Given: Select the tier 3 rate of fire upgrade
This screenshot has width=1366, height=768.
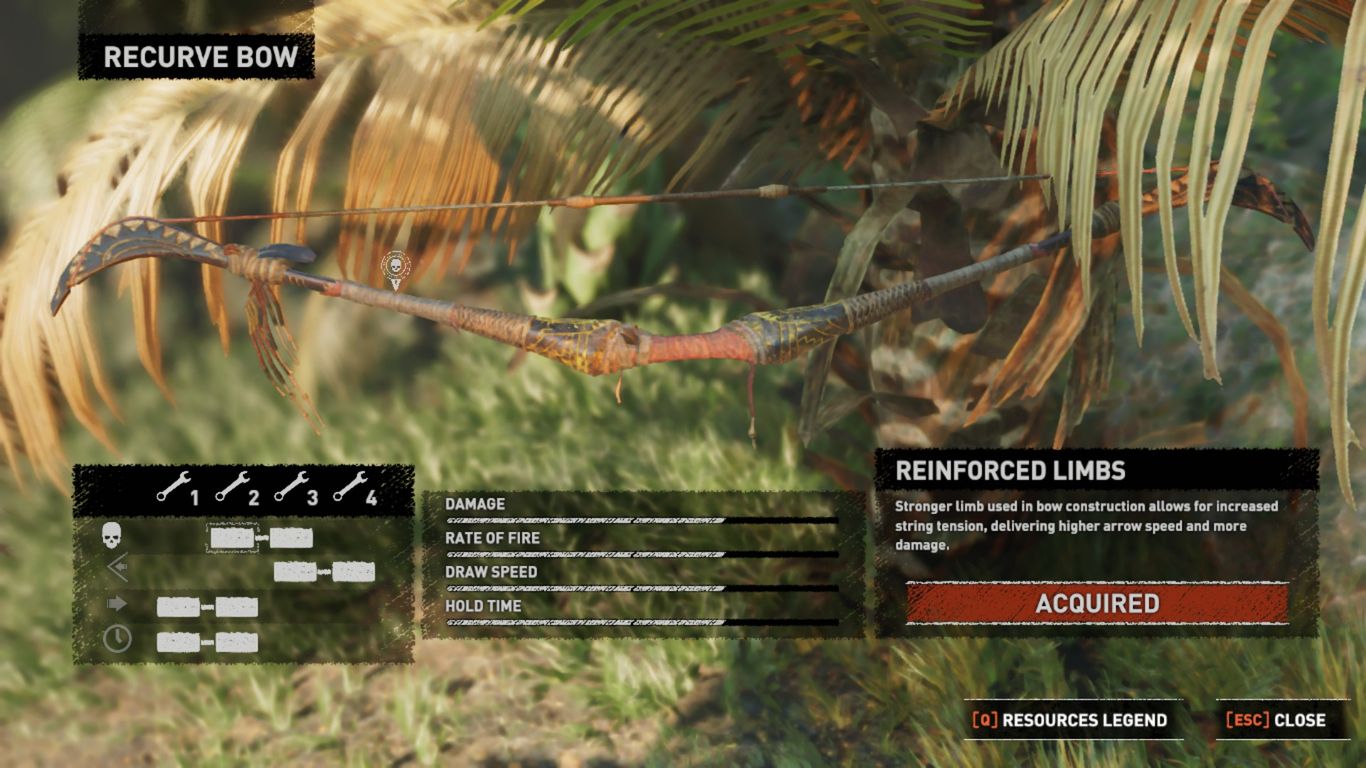Looking at the screenshot, I should [294, 572].
